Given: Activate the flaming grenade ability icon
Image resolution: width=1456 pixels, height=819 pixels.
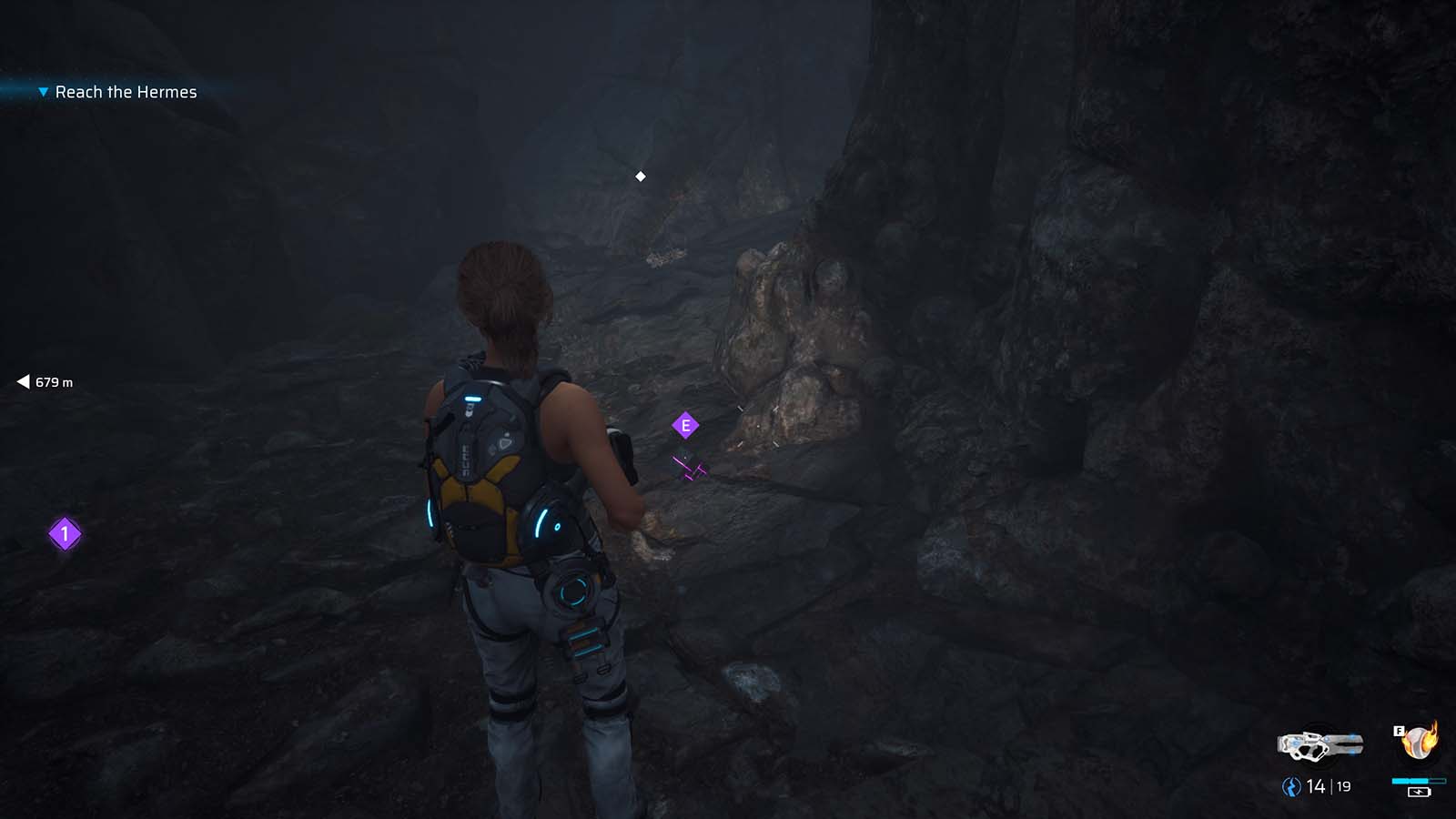Looking at the screenshot, I should [x=1417, y=744].
